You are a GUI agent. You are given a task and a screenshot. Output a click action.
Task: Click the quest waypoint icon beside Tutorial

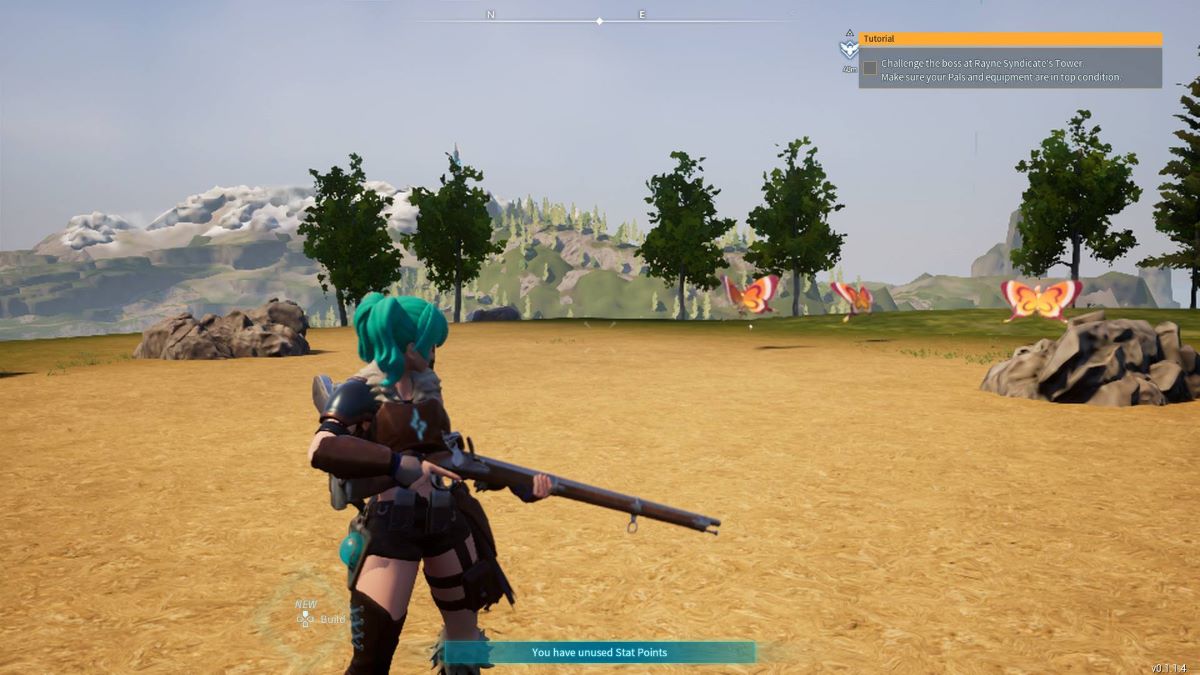[x=849, y=49]
